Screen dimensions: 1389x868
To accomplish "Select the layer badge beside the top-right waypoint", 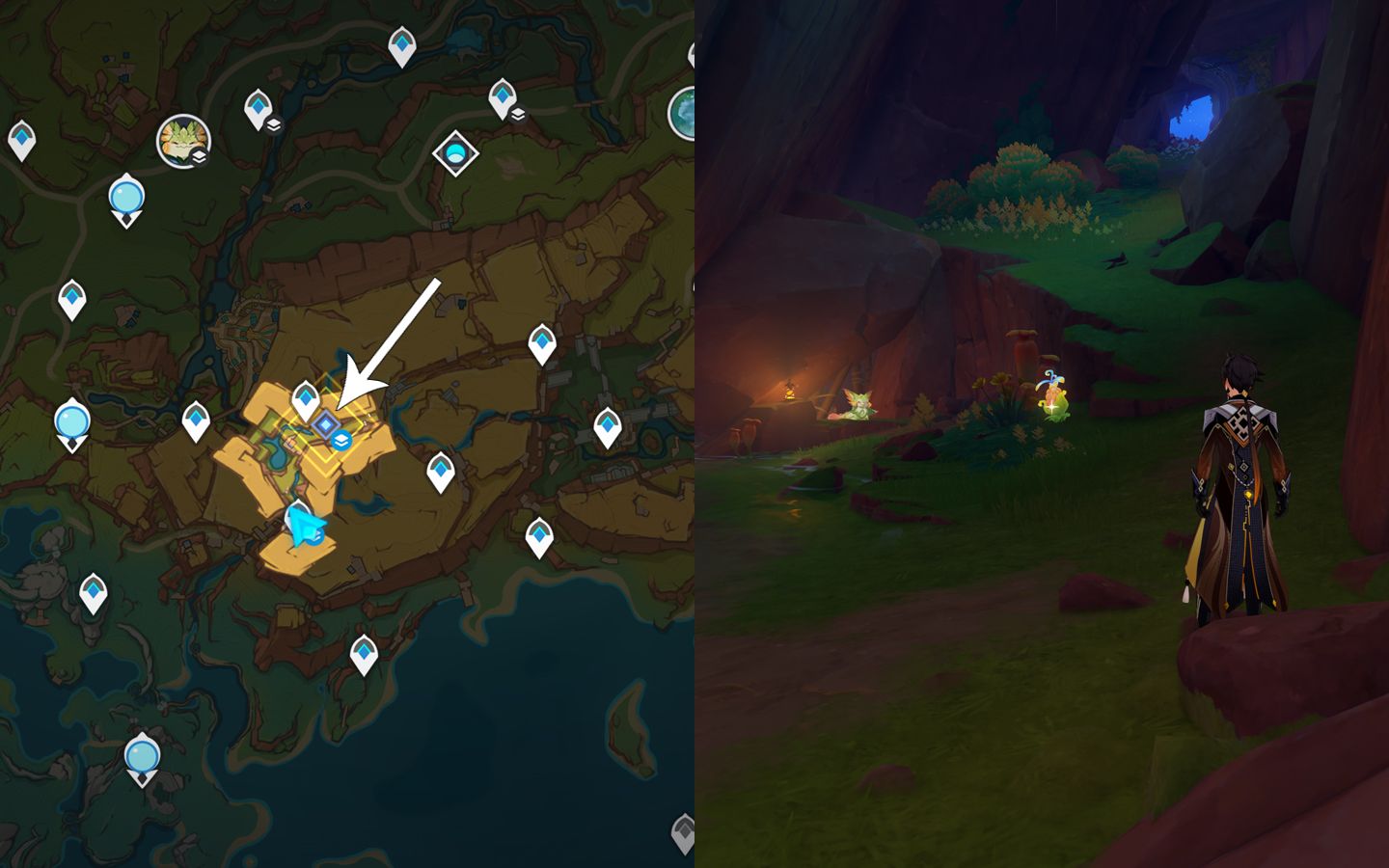I will click(x=518, y=114).
